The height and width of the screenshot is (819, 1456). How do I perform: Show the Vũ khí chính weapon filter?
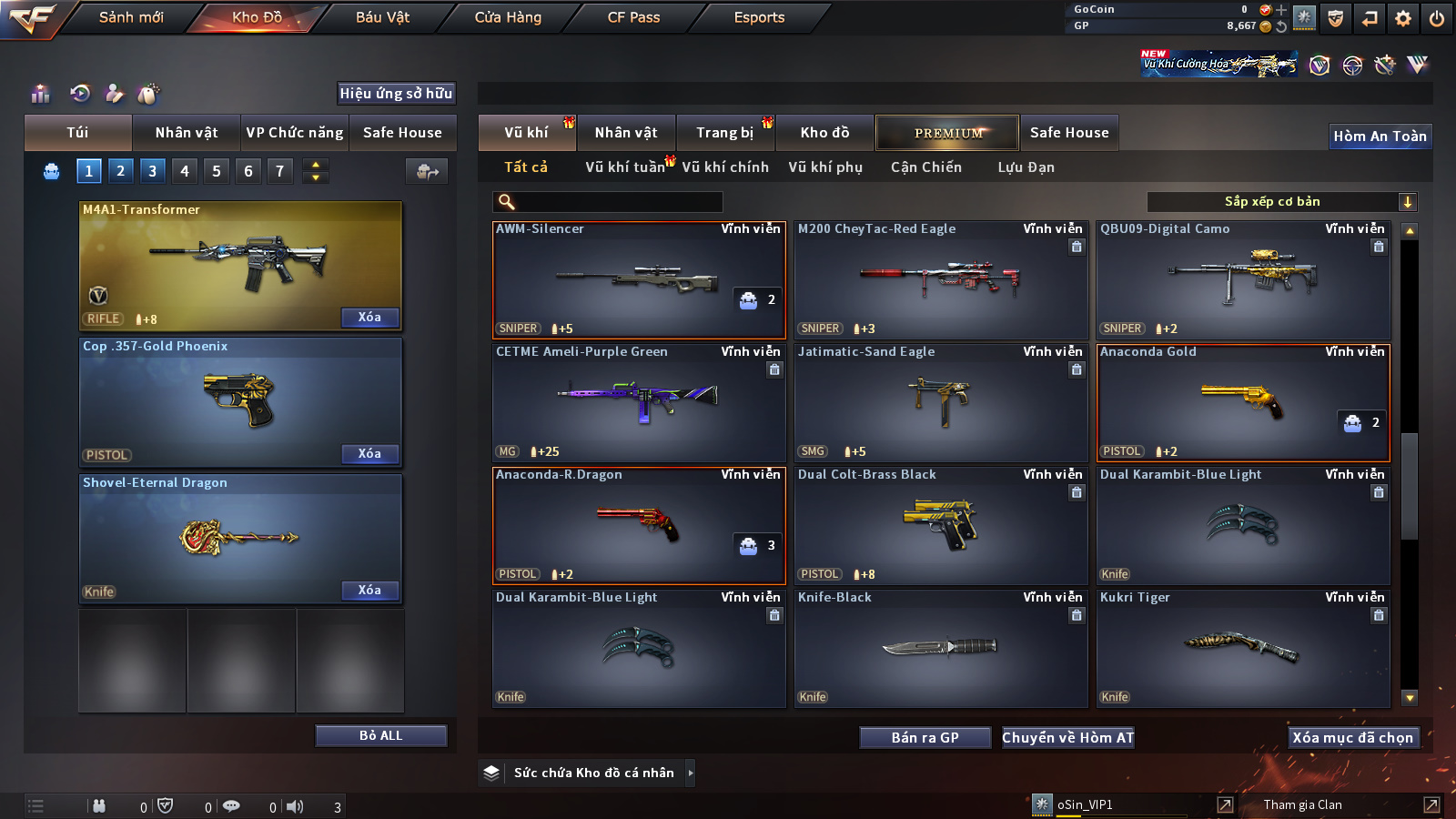coord(724,167)
